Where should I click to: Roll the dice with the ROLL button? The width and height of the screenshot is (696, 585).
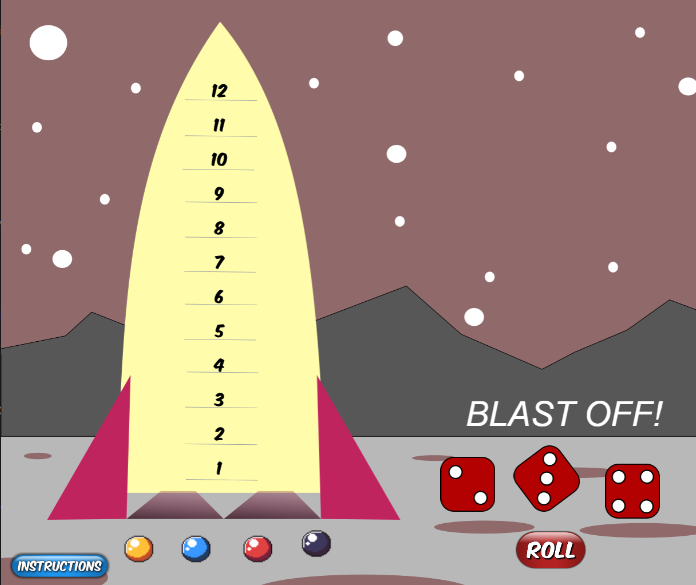tap(550, 550)
